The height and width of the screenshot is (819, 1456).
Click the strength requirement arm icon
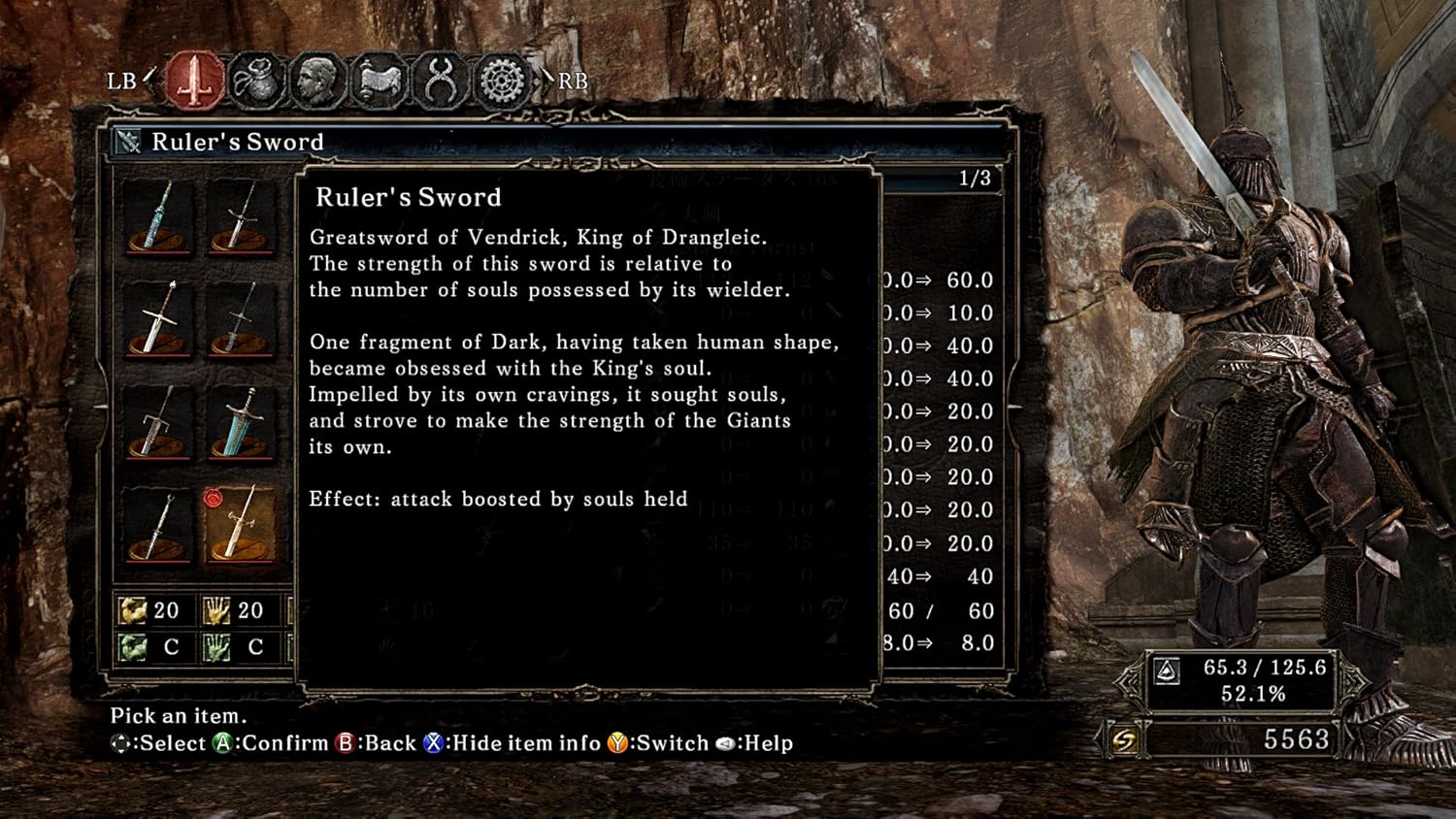134,611
